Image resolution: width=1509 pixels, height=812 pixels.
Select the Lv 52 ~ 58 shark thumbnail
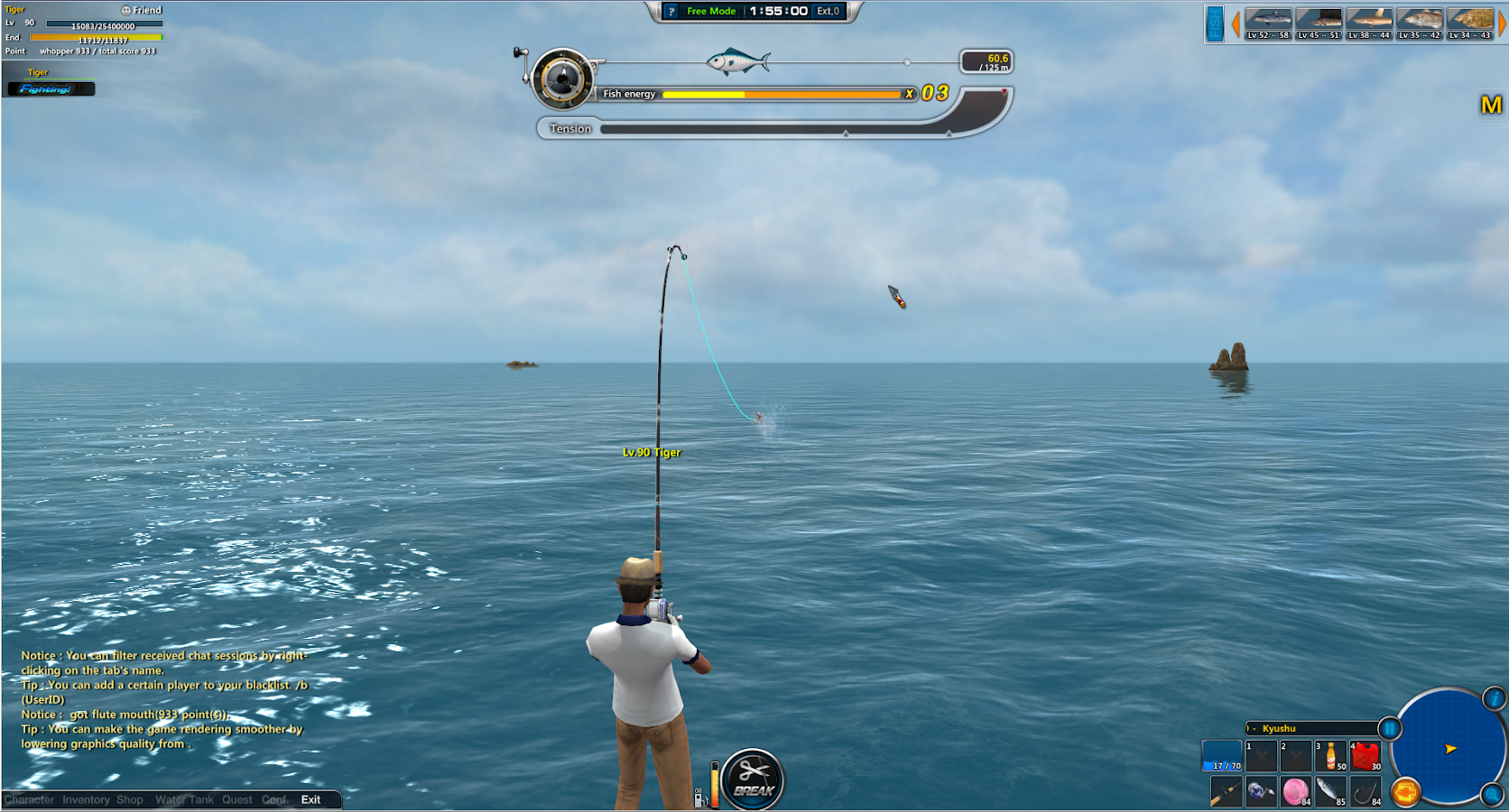1268,23
